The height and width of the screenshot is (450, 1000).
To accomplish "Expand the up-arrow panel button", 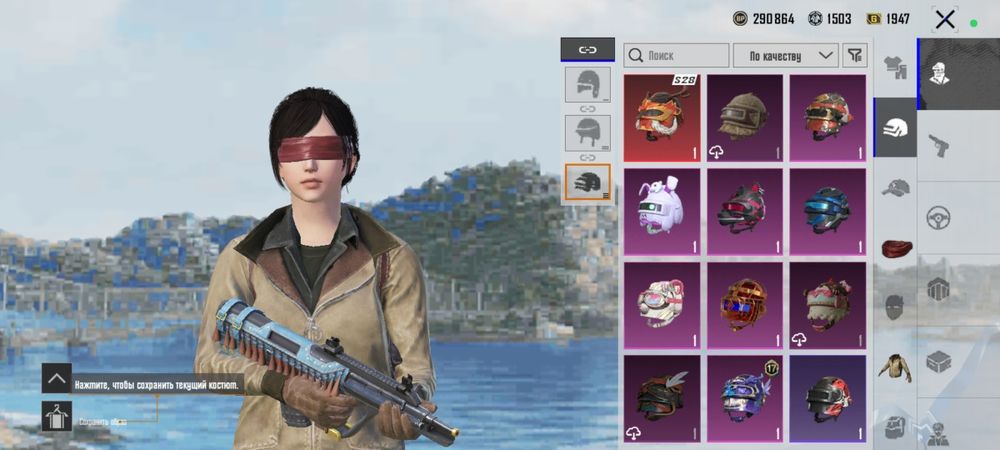I will point(56,379).
